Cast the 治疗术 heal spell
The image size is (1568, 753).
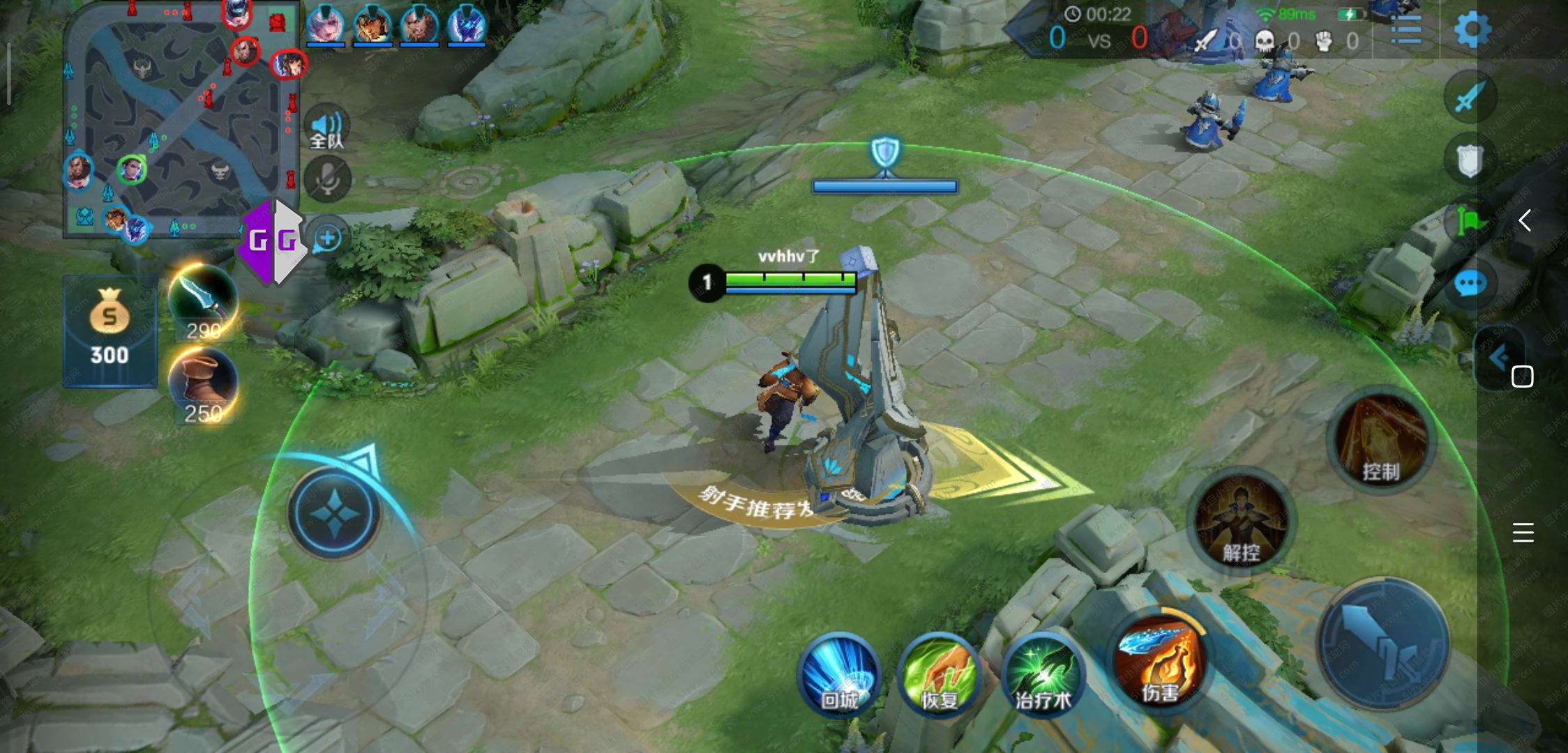click(x=1042, y=675)
